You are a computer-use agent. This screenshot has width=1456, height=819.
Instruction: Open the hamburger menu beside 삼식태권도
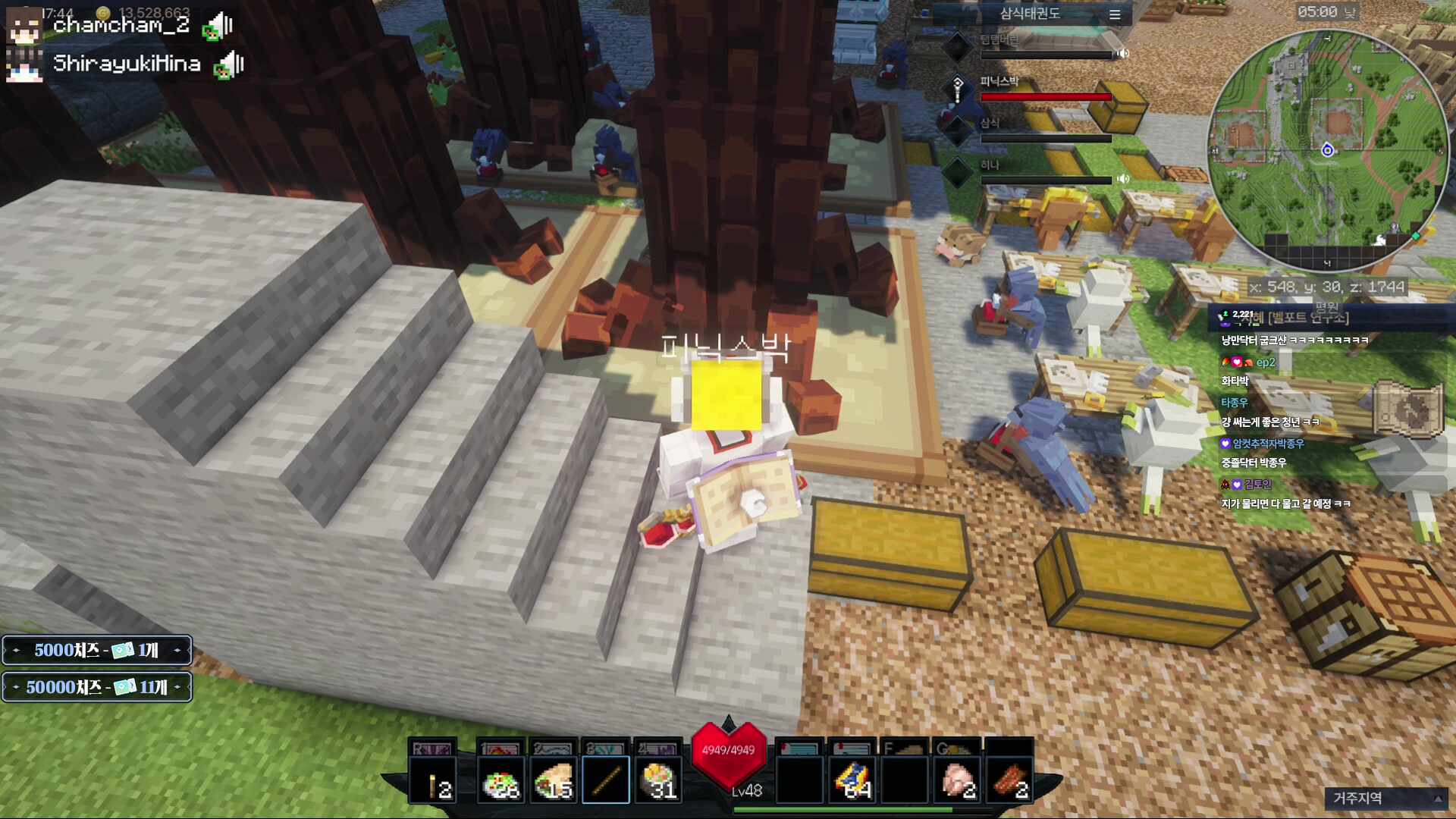pos(1114,14)
